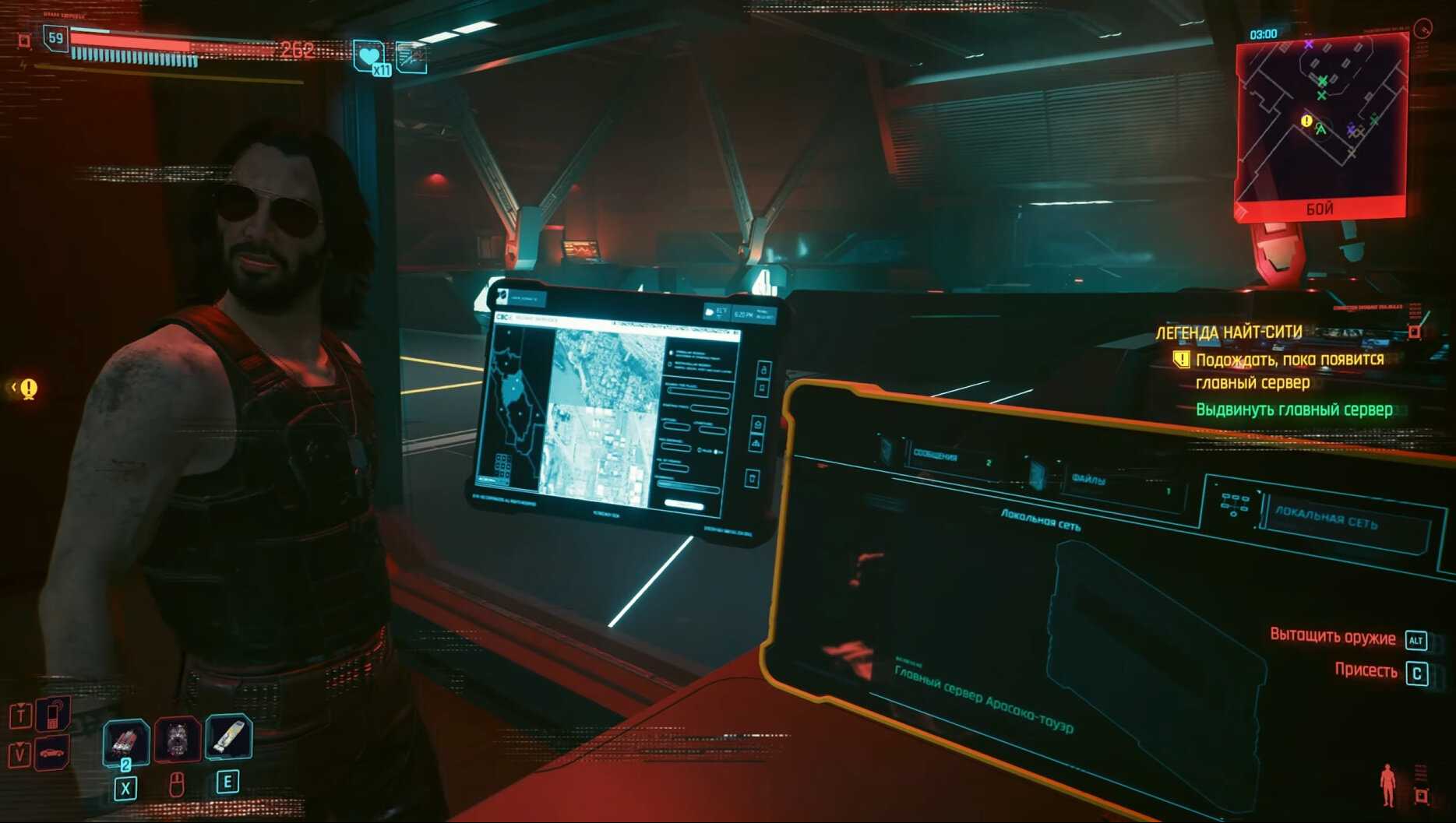Click the heart status effect icon
Image resolution: width=1456 pixels, height=823 pixels.
pyautogui.click(x=368, y=56)
